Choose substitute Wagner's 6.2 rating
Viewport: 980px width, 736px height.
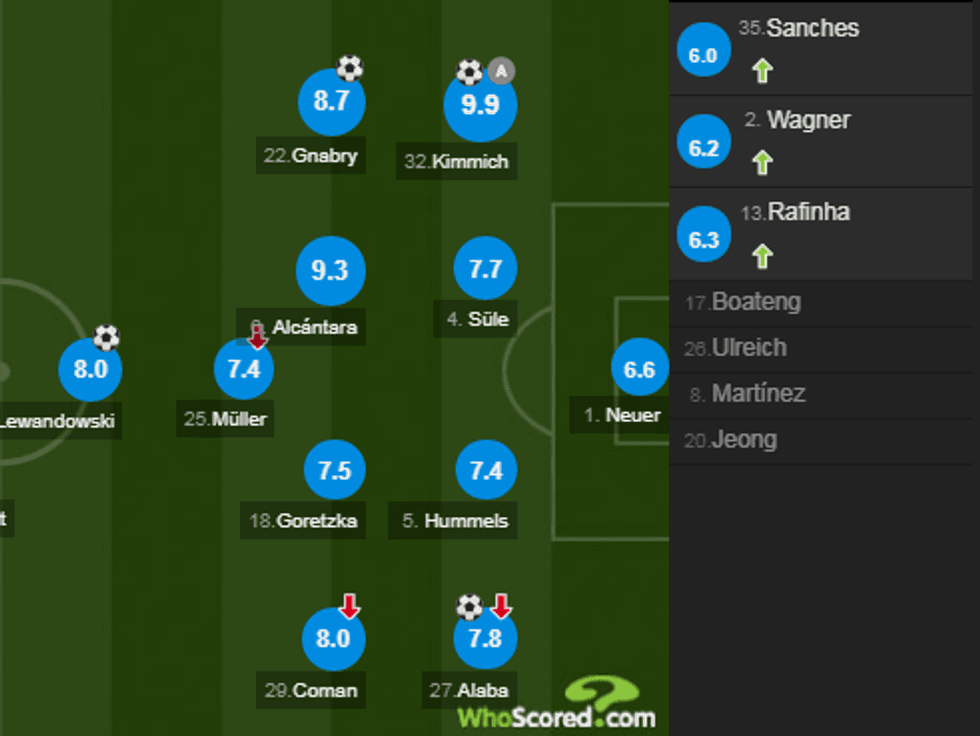click(x=704, y=148)
